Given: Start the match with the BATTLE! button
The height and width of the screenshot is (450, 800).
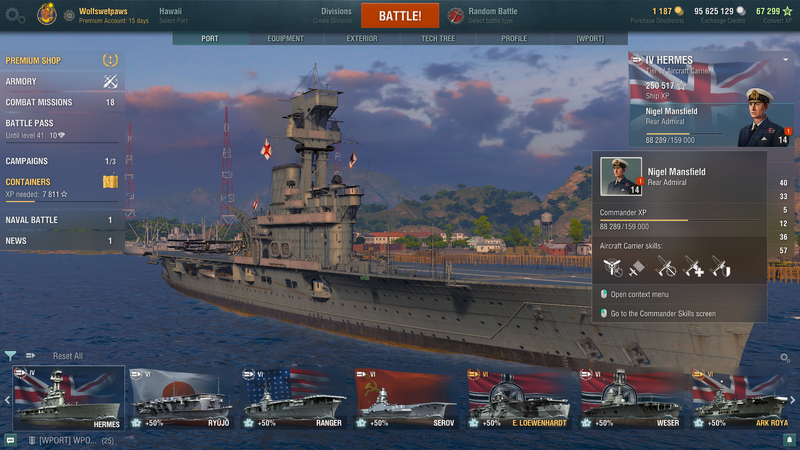Looking at the screenshot, I should (x=400, y=16).
